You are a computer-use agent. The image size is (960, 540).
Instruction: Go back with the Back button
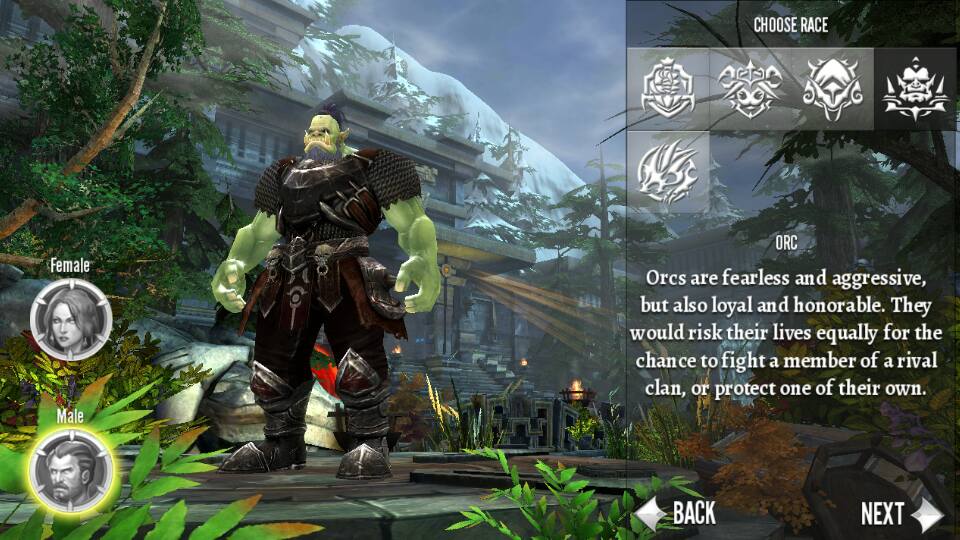pos(680,514)
